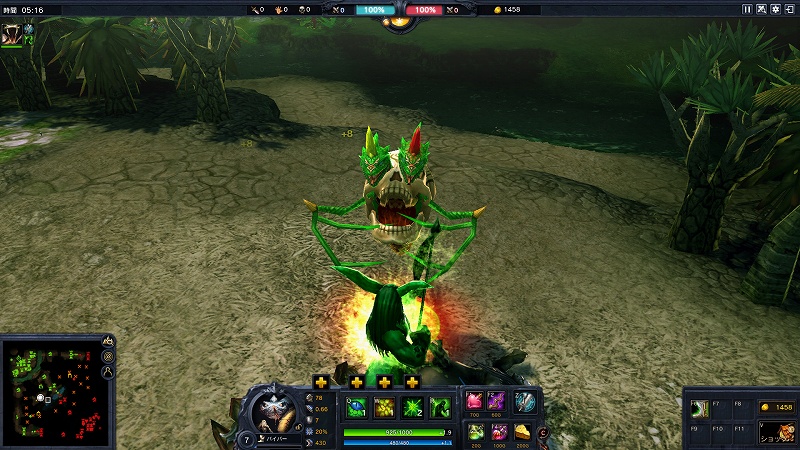800x450 pixels.
Task: Activate the green starburst ability
Action: coord(412,407)
